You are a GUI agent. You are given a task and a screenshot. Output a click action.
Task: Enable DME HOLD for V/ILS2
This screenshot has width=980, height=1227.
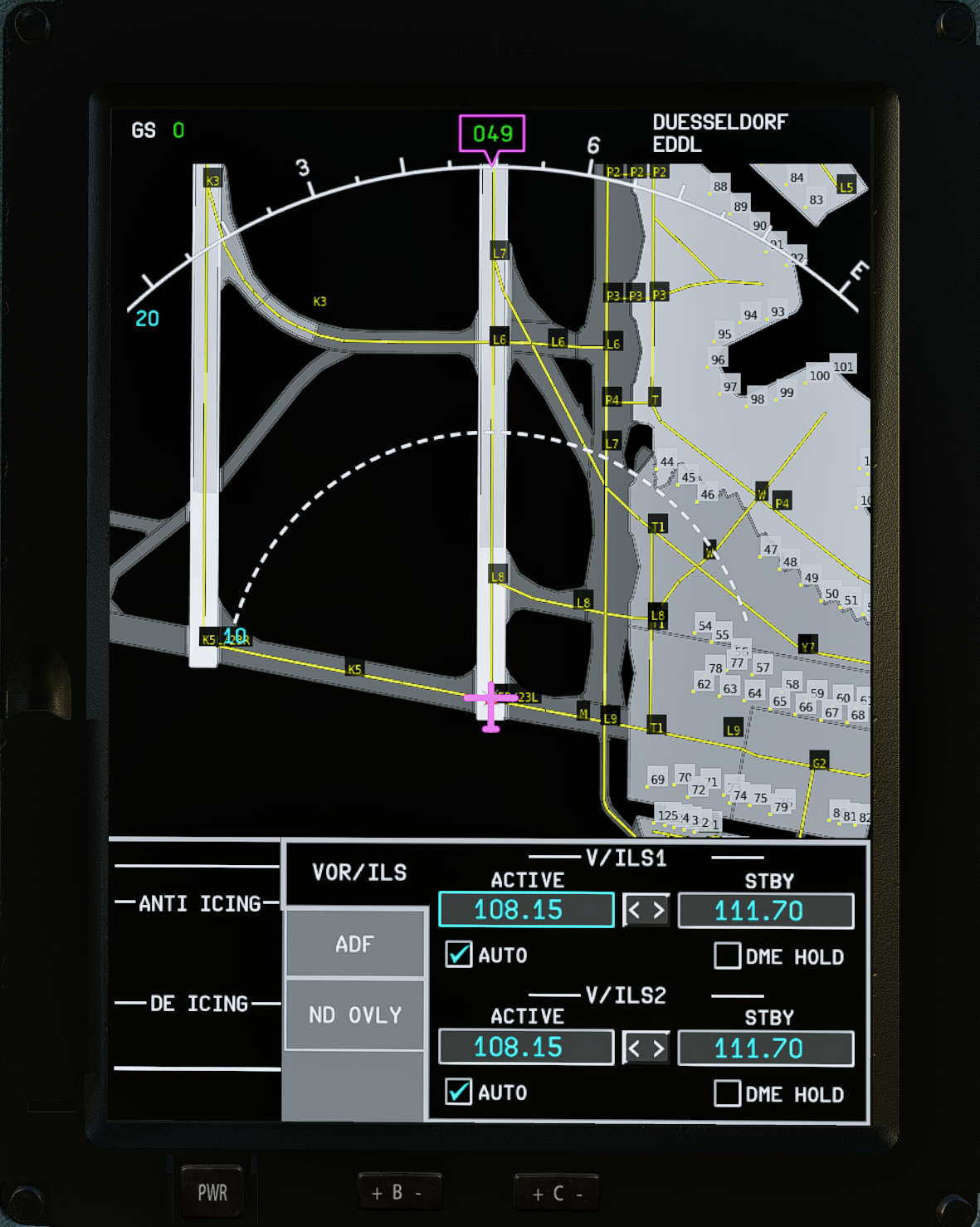pos(727,1093)
